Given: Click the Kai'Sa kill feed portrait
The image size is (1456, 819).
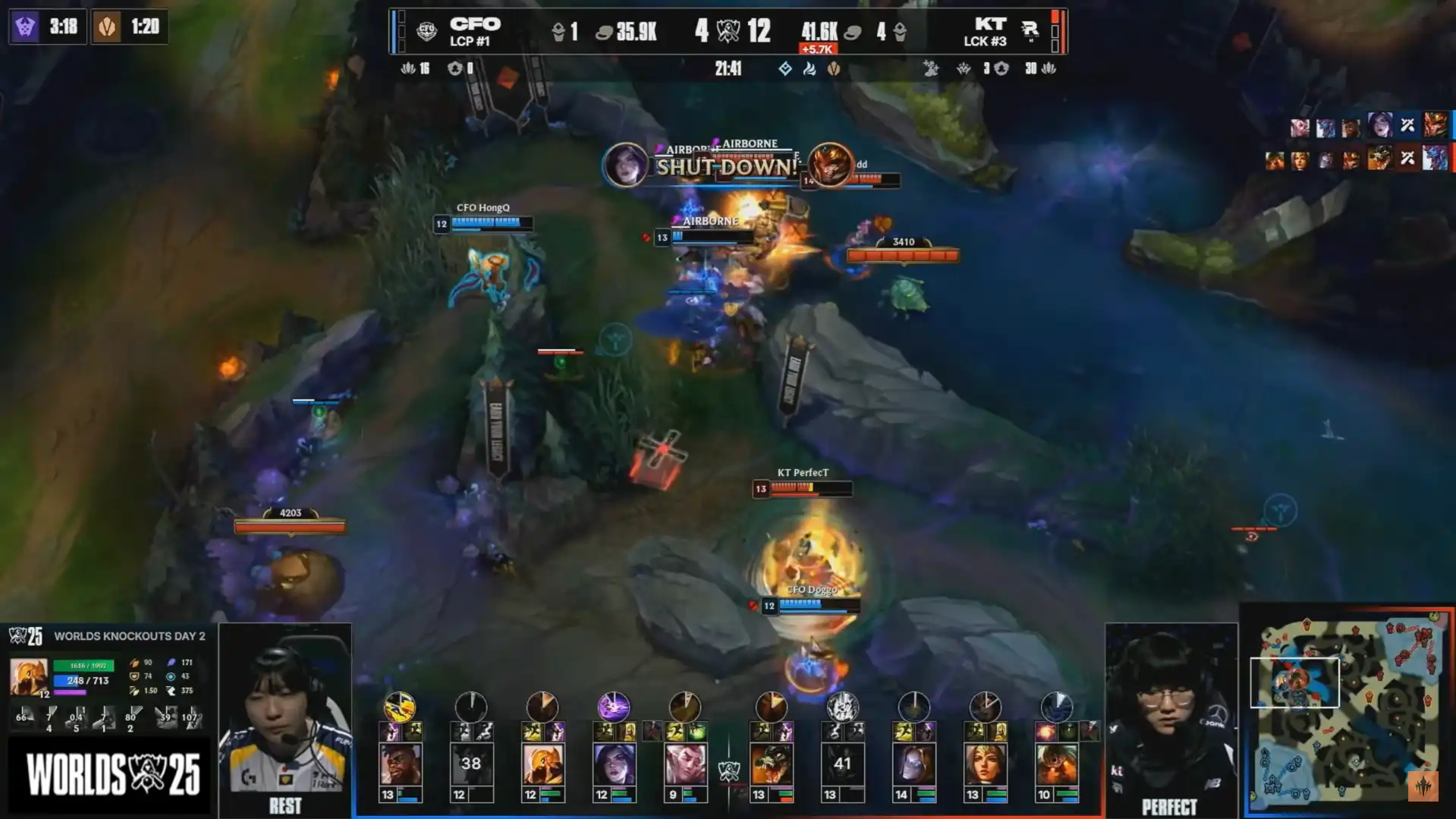Looking at the screenshot, I should click(x=625, y=164).
